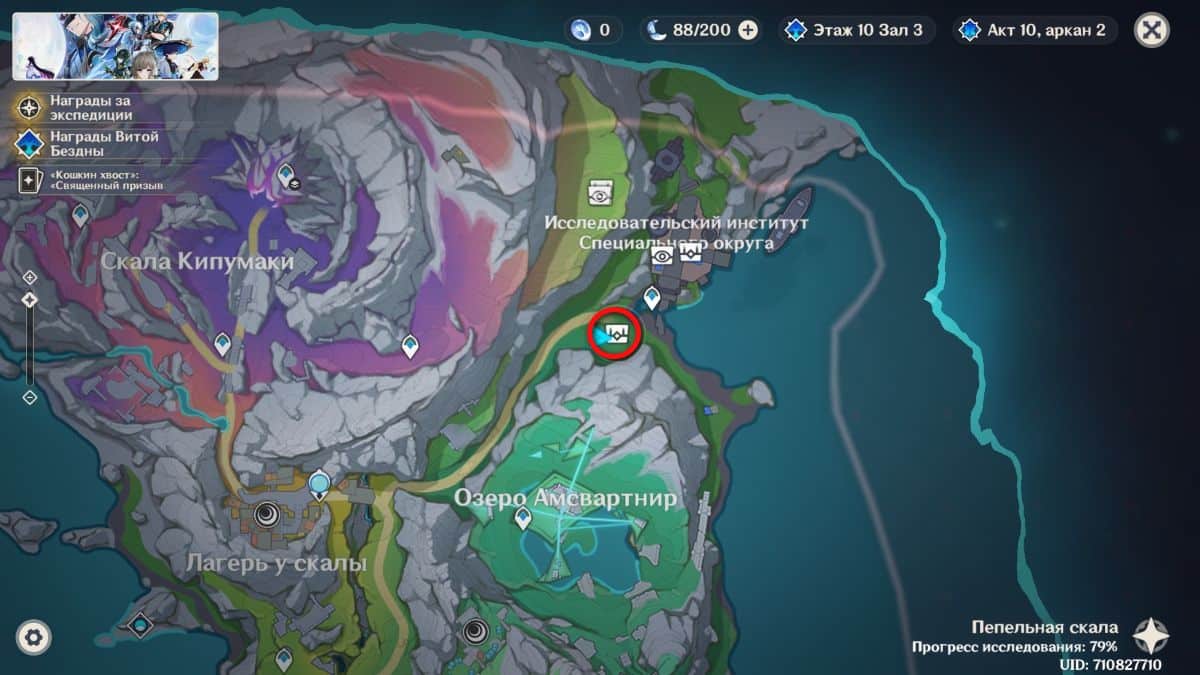The height and width of the screenshot is (675, 1200).
Task: Zoom out the map with the bottom zoom button
Action: pos(29,397)
